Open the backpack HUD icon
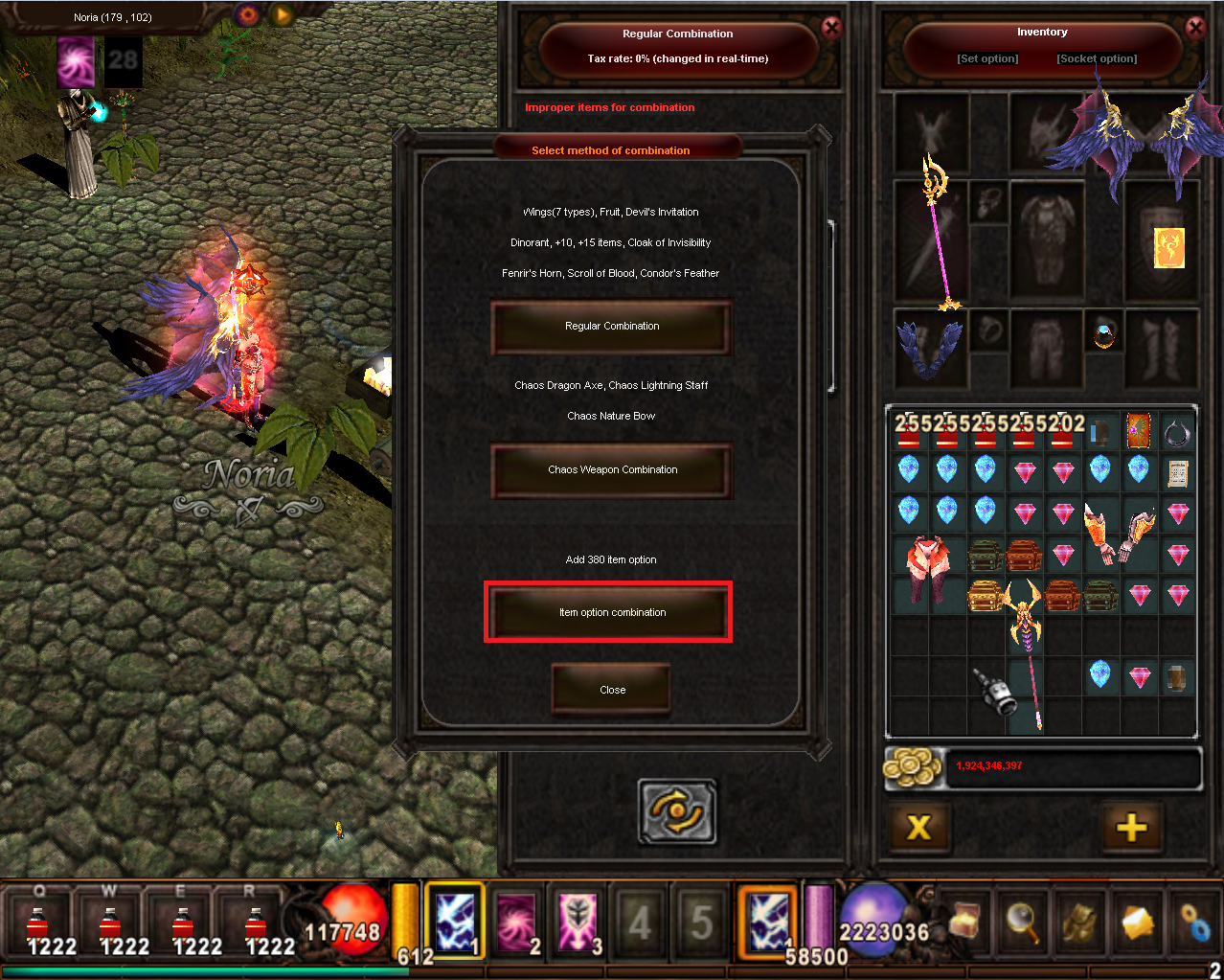 coord(1079,922)
